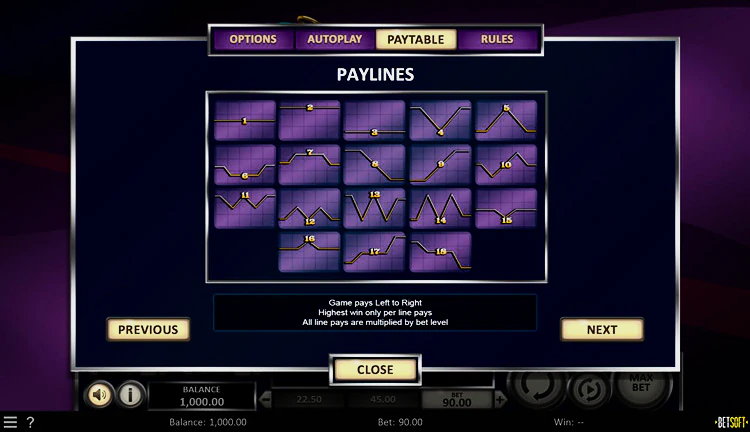The image size is (750, 432).
Task: Toggle the sound speaker button
Action: click(x=100, y=394)
